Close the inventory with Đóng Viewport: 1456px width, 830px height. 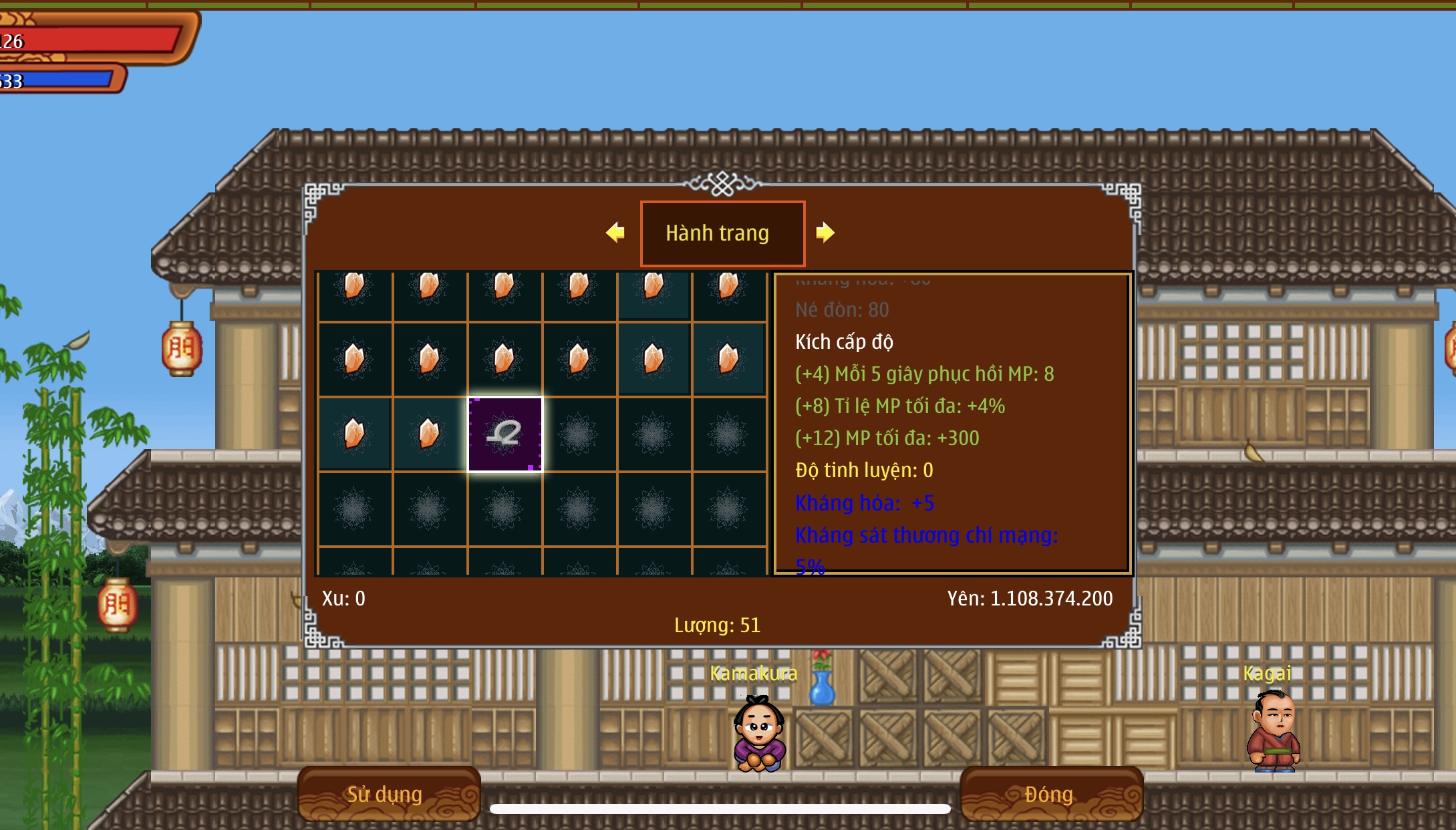1050,793
